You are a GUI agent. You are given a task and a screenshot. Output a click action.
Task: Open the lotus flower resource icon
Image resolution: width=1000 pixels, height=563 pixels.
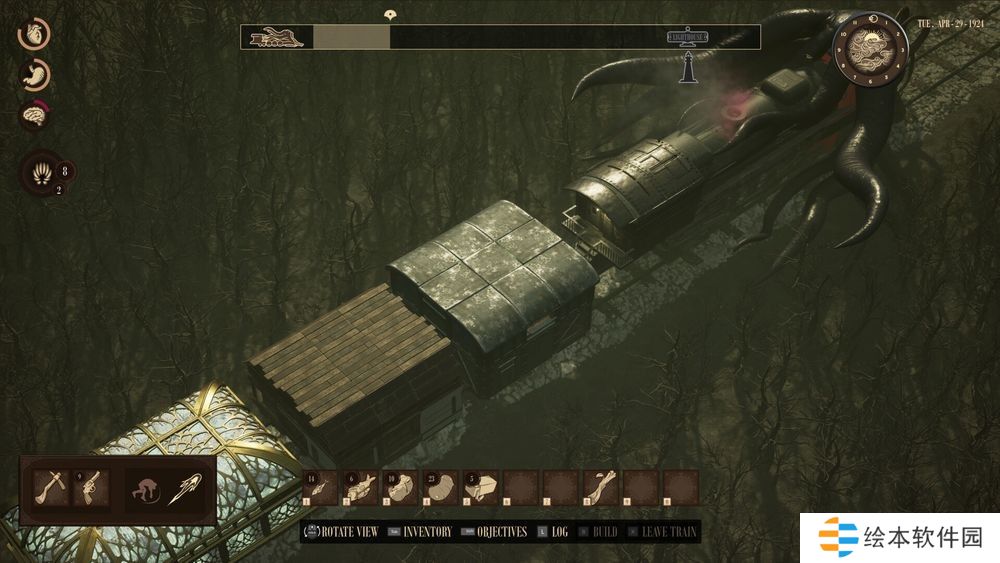(x=43, y=173)
